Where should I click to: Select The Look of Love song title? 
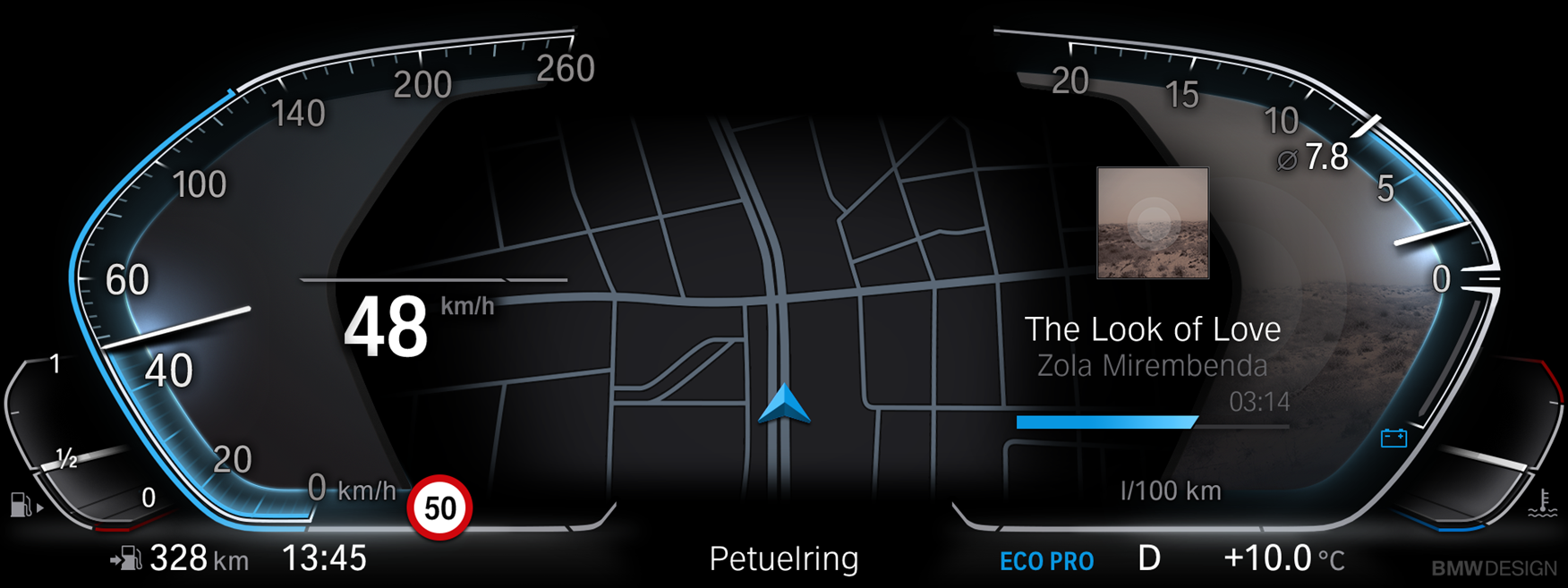point(1152,329)
